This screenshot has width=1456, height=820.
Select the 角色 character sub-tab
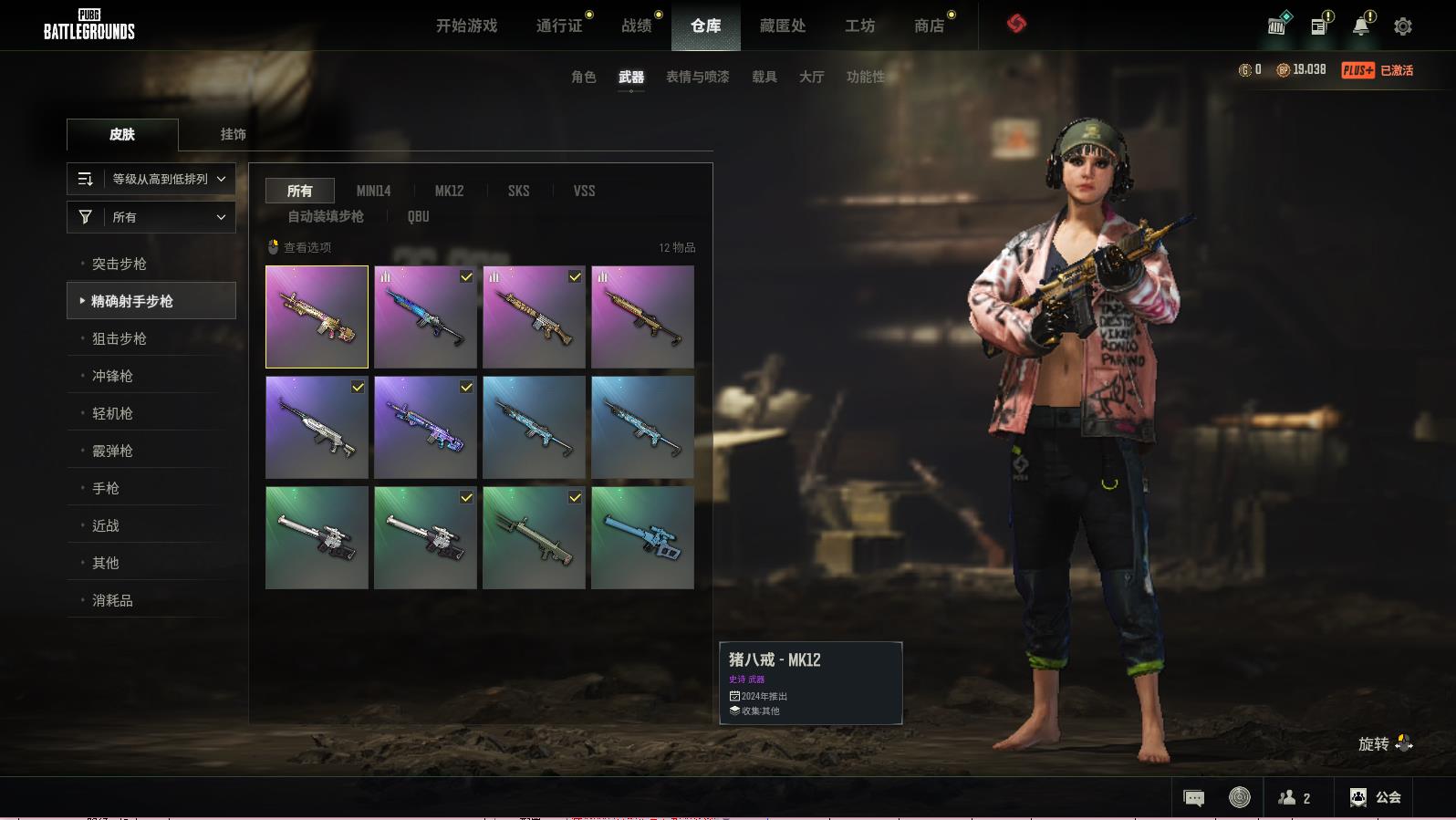(x=583, y=77)
